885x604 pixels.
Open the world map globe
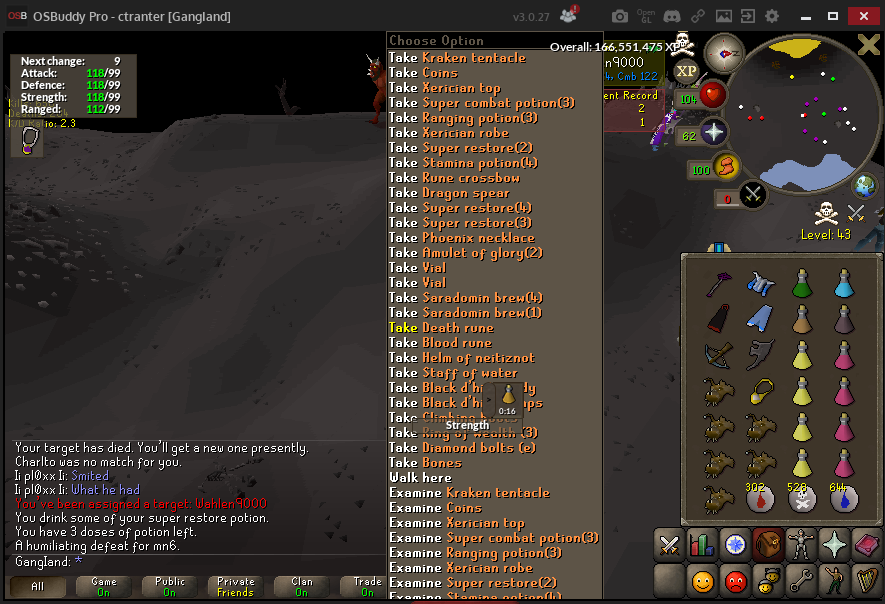click(x=865, y=185)
